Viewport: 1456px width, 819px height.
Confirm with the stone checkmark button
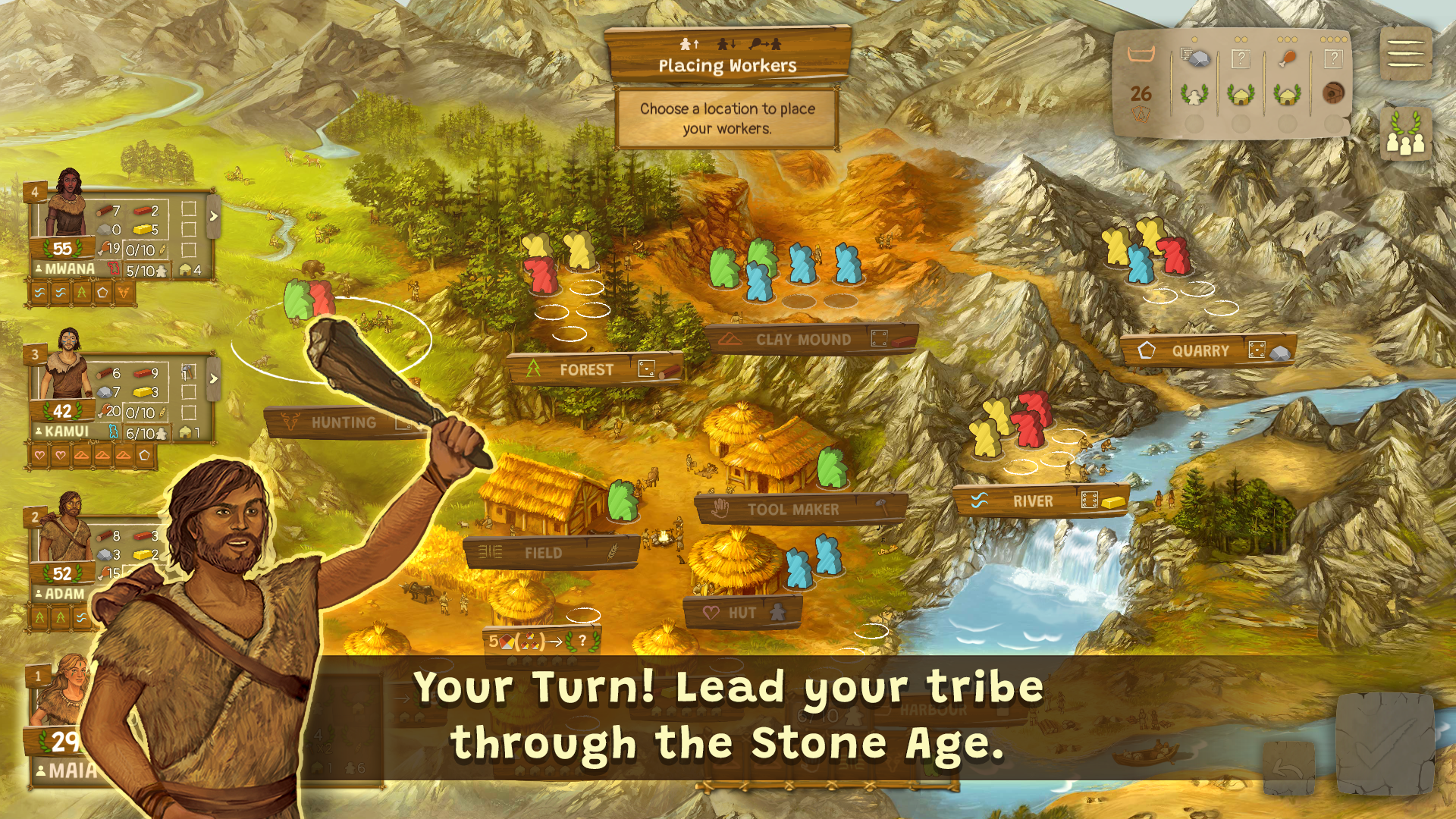click(x=1384, y=743)
